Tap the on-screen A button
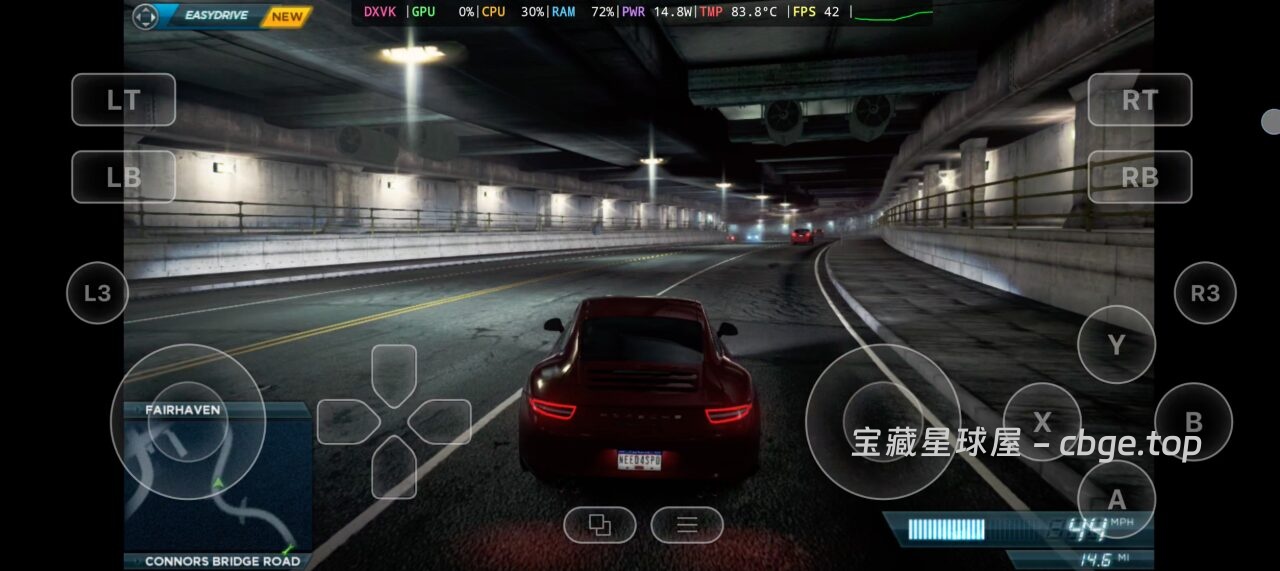This screenshot has width=1280, height=571. pos(1116,499)
